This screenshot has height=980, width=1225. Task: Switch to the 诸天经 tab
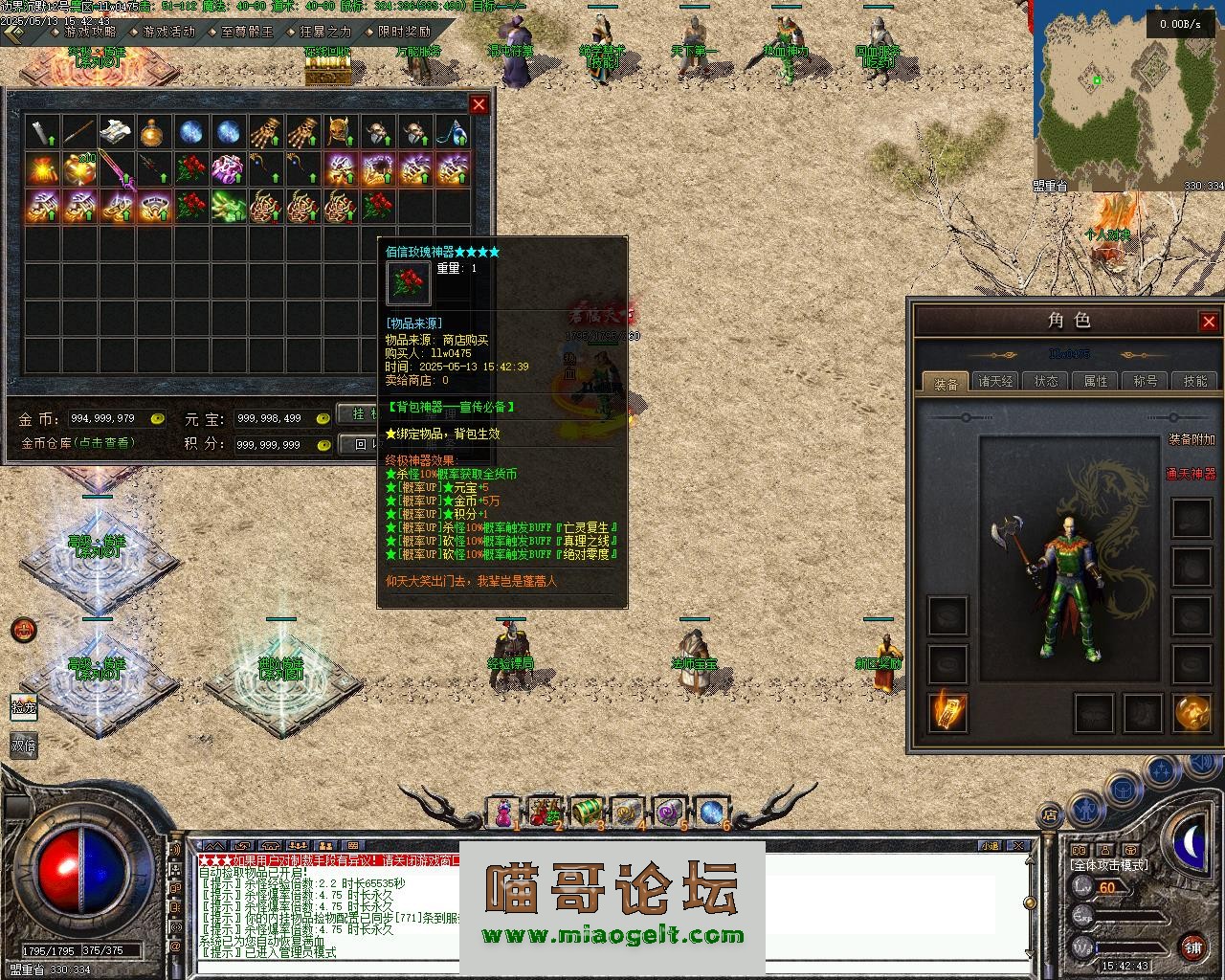996,381
